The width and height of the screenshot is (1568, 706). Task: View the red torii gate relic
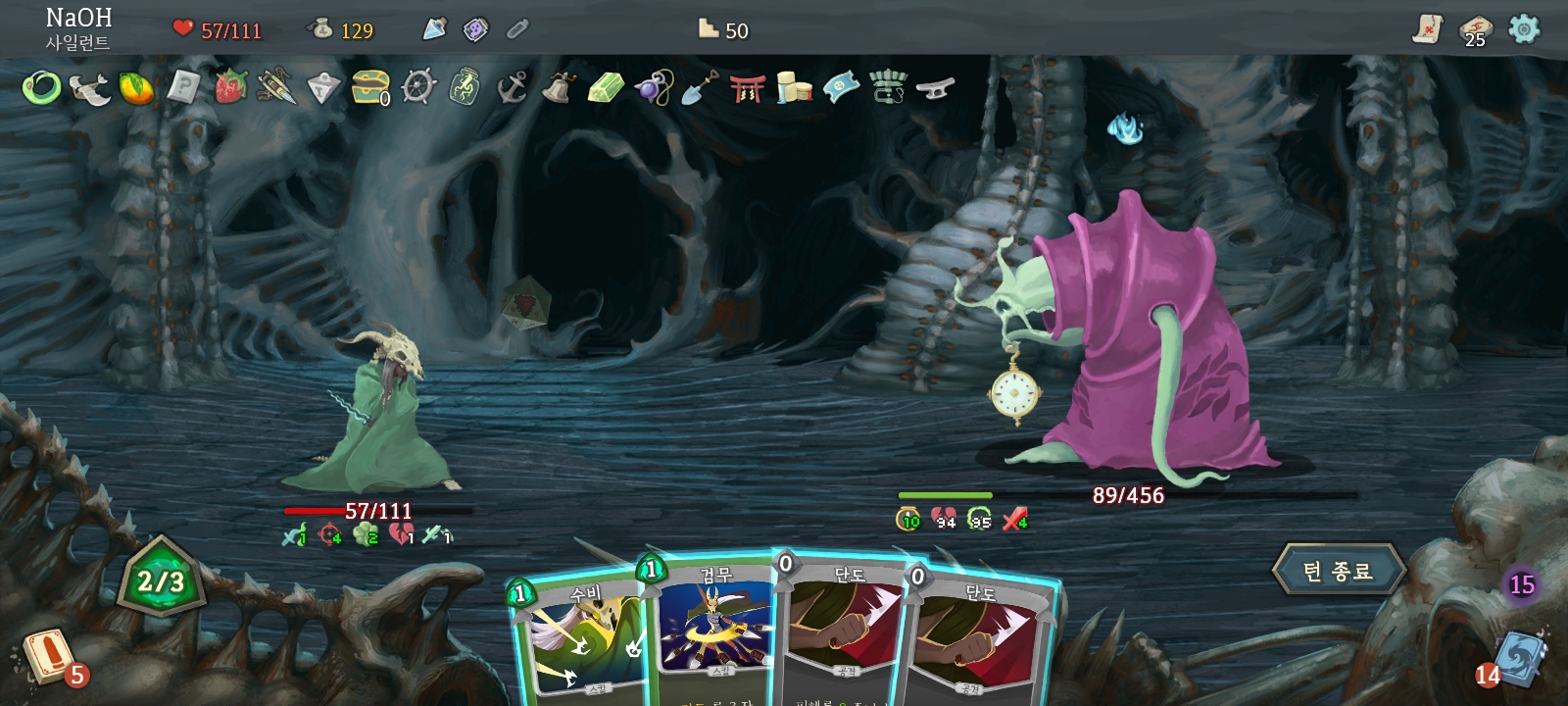(x=747, y=88)
